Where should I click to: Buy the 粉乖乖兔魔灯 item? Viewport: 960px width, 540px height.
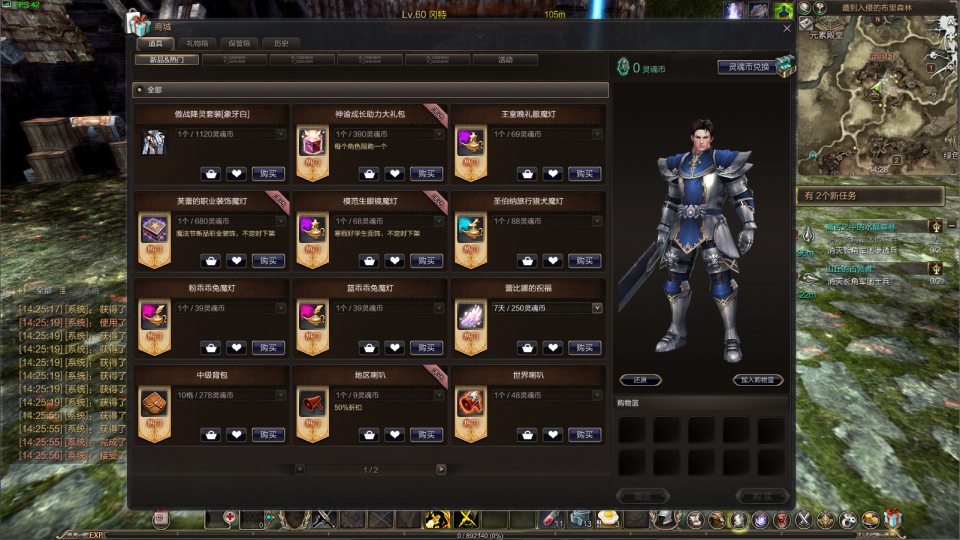pyautogui.click(x=268, y=348)
